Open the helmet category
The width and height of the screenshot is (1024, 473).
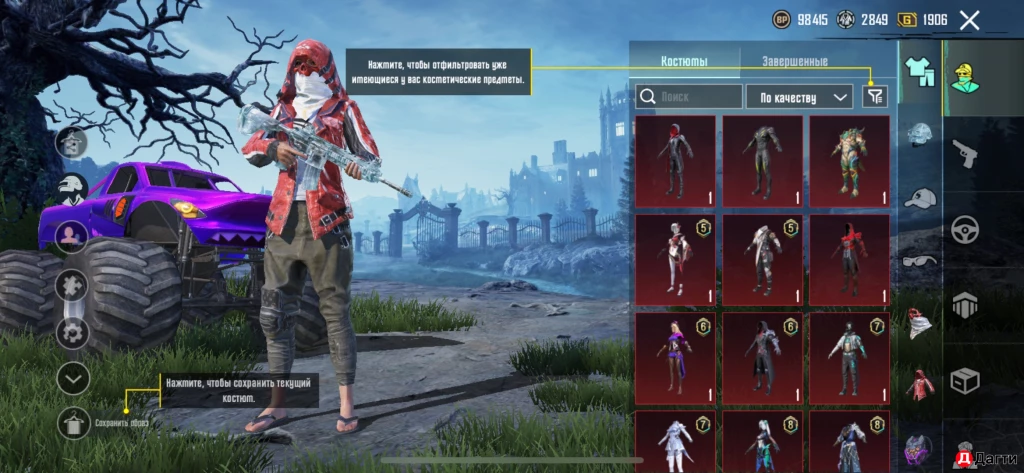click(920, 135)
